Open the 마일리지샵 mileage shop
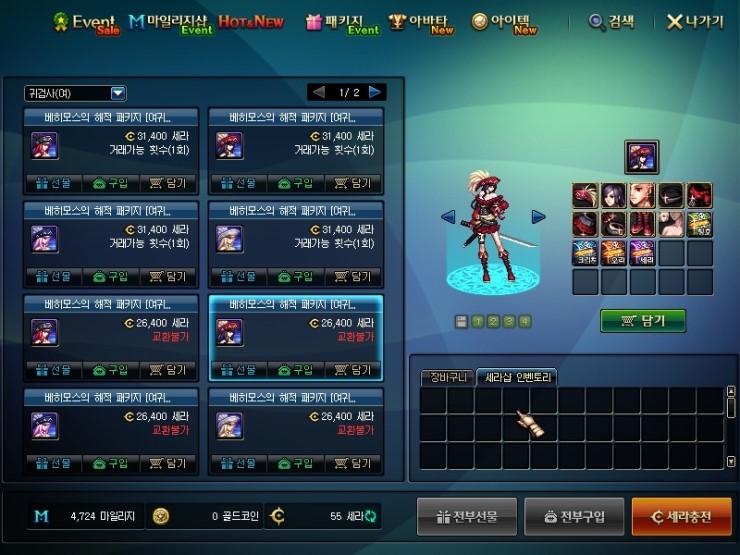This screenshot has height=555, width=740. [170, 21]
